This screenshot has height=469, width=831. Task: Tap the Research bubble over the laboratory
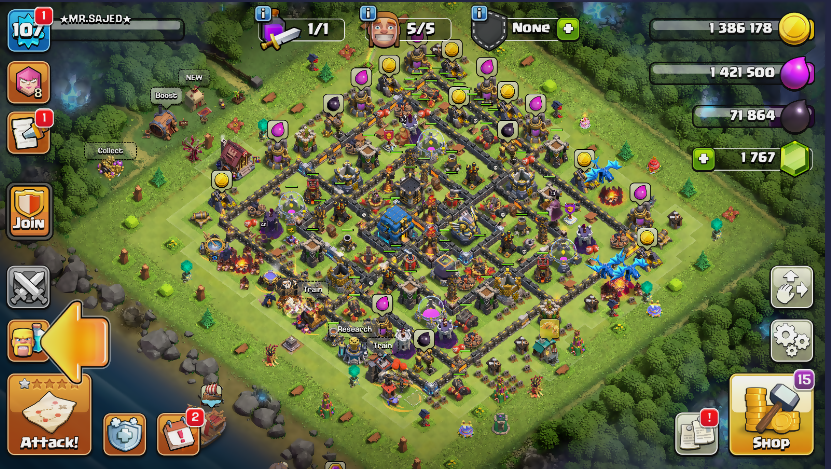[354, 328]
